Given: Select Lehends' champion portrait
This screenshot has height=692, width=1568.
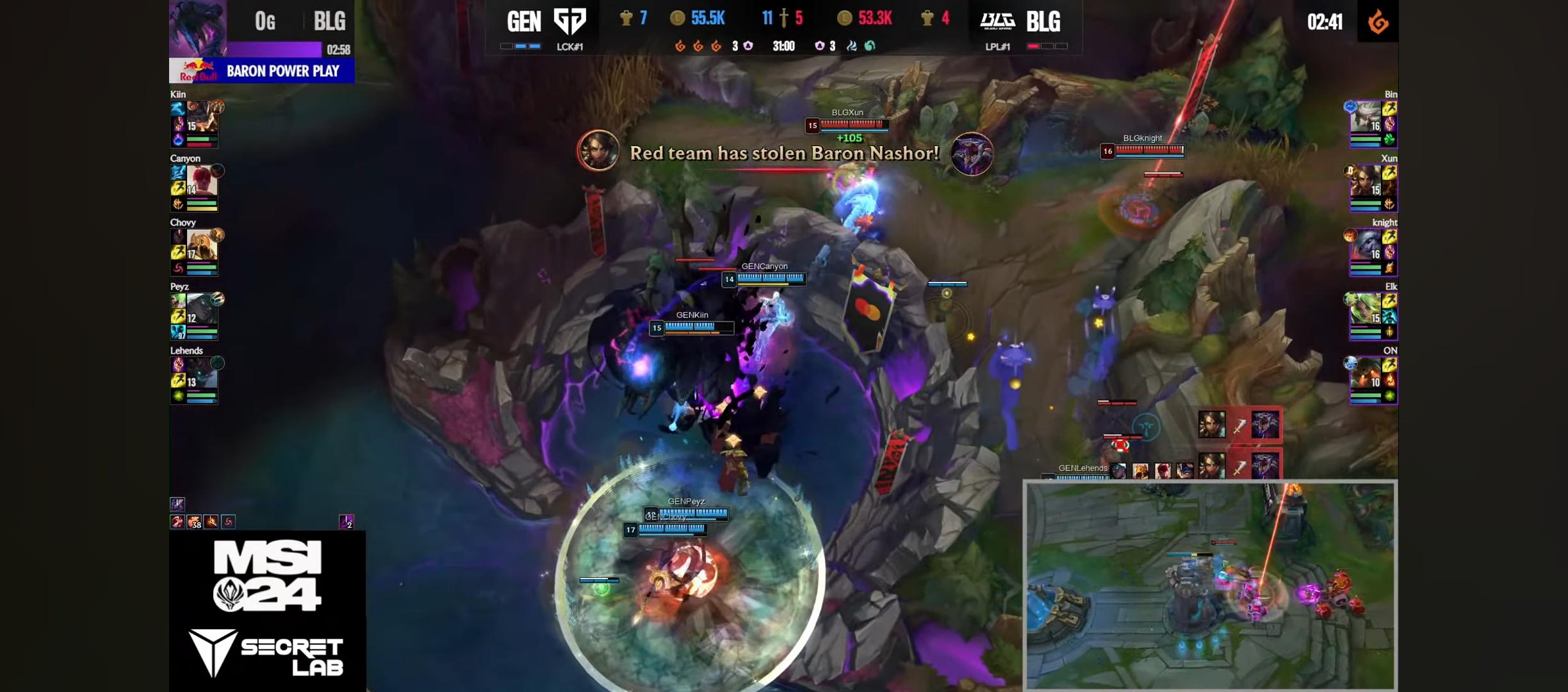Looking at the screenshot, I should pyautogui.click(x=202, y=373).
